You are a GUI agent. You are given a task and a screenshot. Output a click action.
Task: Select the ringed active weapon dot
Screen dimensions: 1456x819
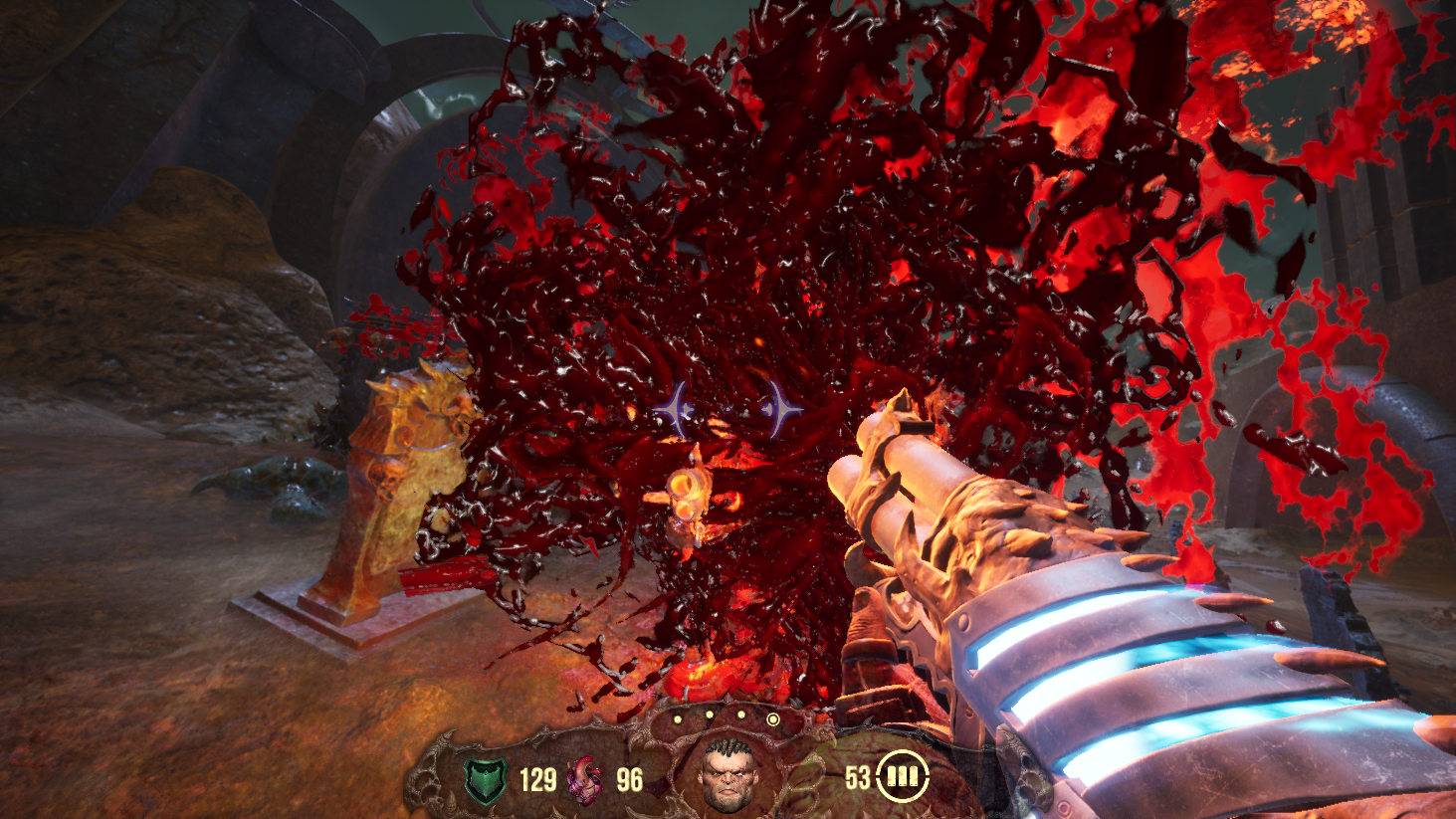pyautogui.click(x=772, y=718)
